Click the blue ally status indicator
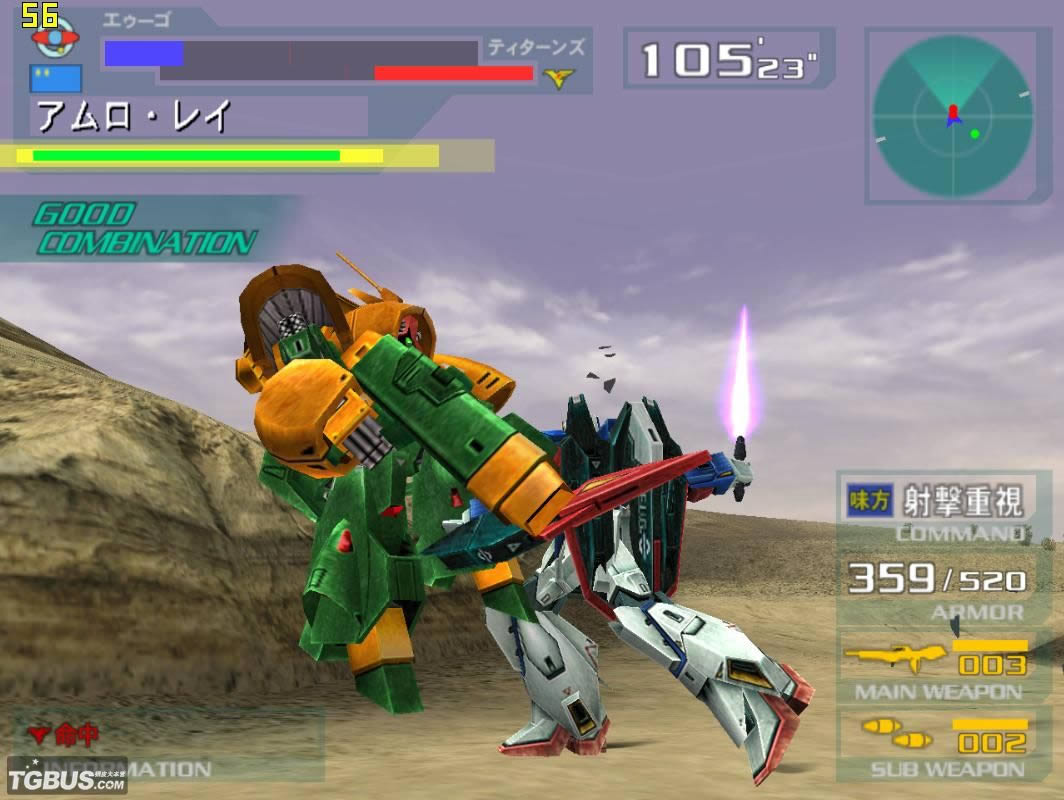Viewport: 1064px width, 800px height. click(55, 78)
